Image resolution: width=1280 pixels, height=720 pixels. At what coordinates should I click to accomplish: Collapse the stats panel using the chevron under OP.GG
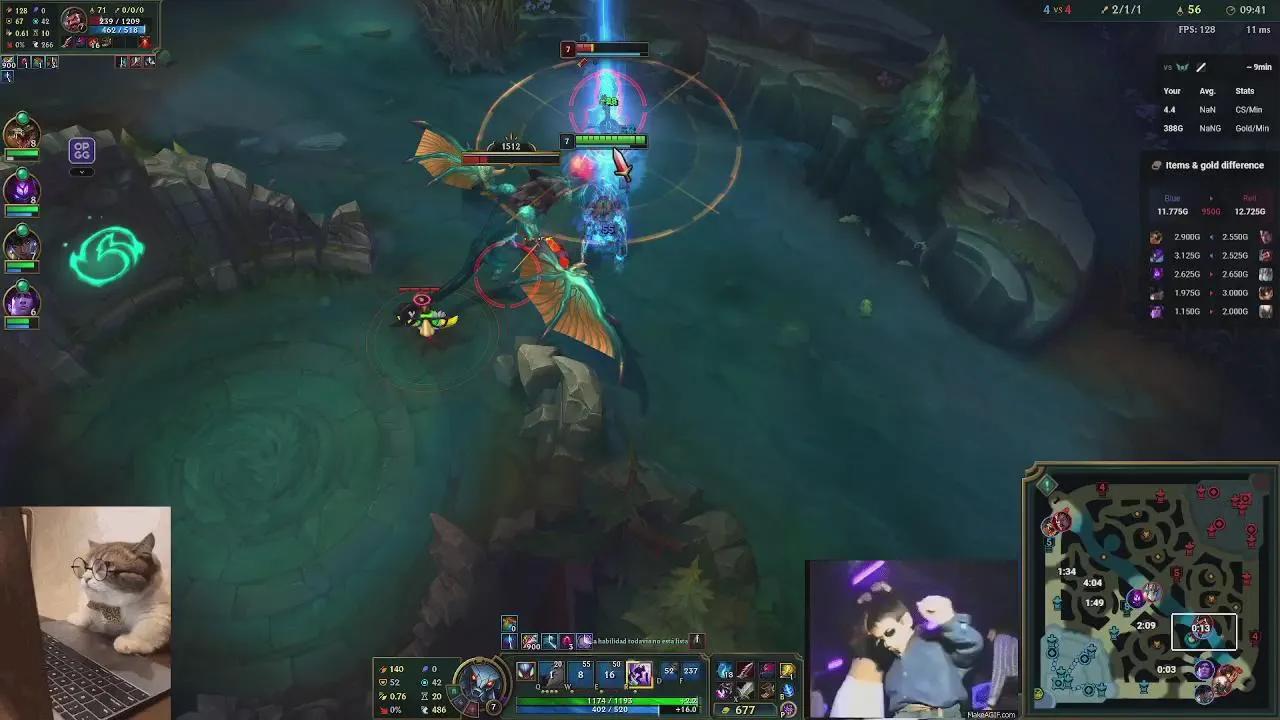pos(81,171)
